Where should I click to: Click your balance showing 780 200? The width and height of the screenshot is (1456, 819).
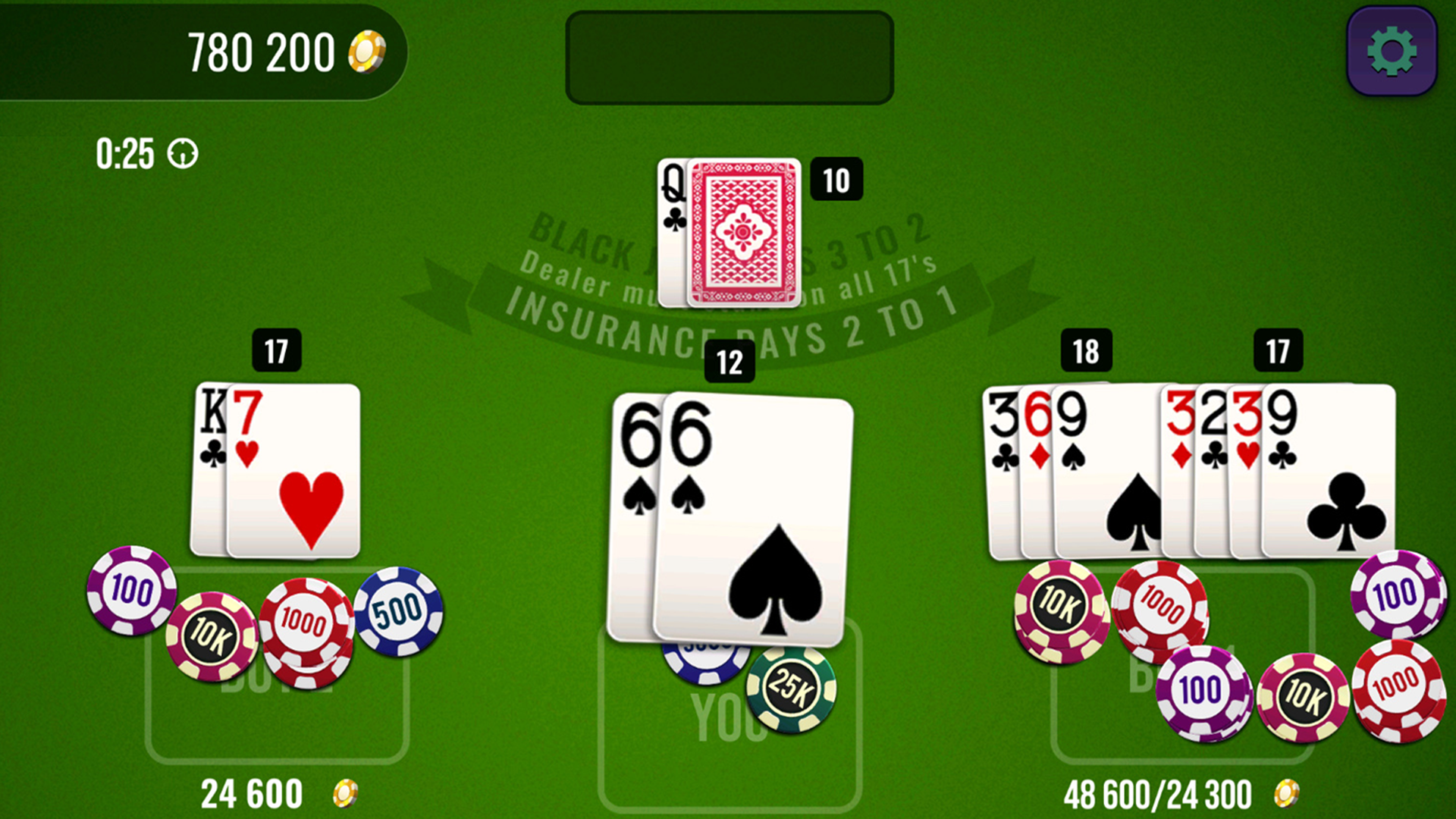click(x=262, y=49)
